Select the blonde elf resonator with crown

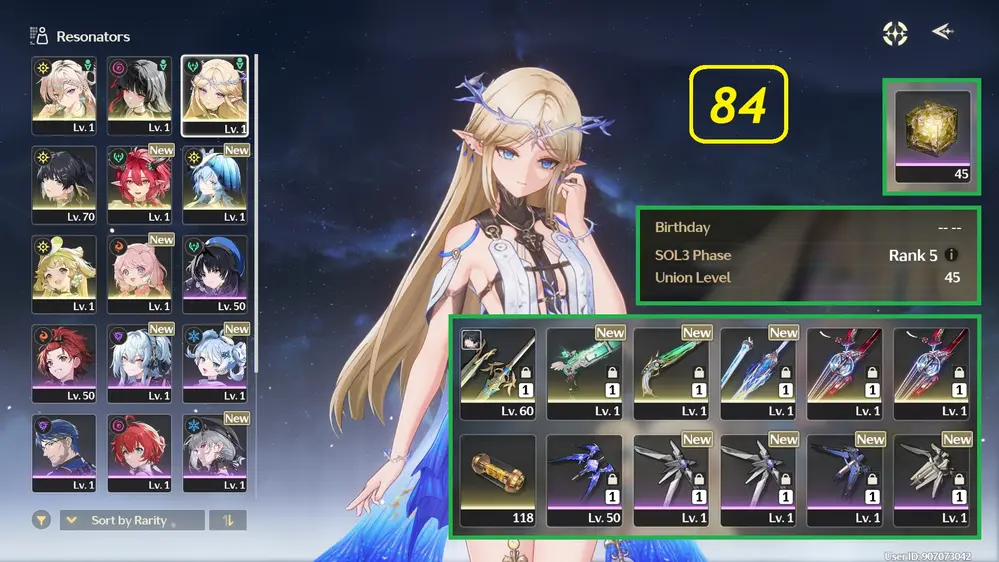click(215, 95)
